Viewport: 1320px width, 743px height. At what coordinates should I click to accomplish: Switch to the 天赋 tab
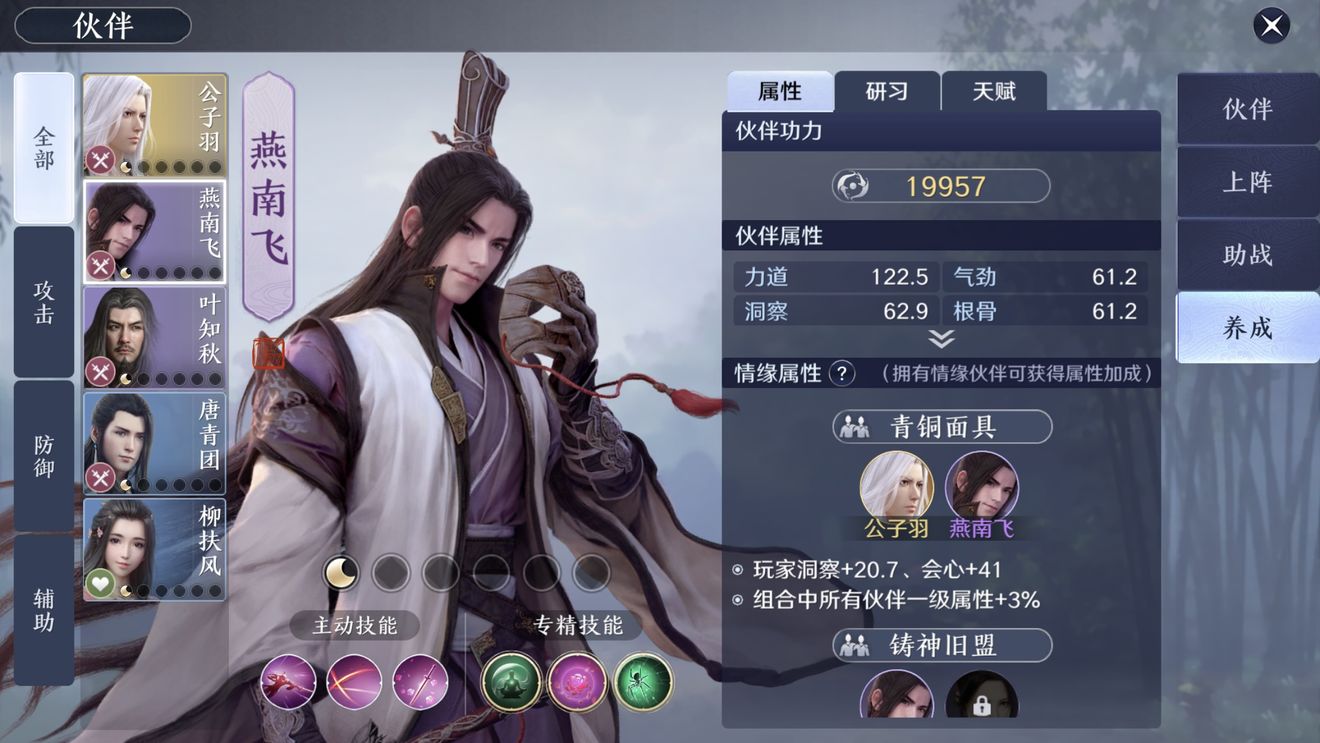tap(994, 89)
